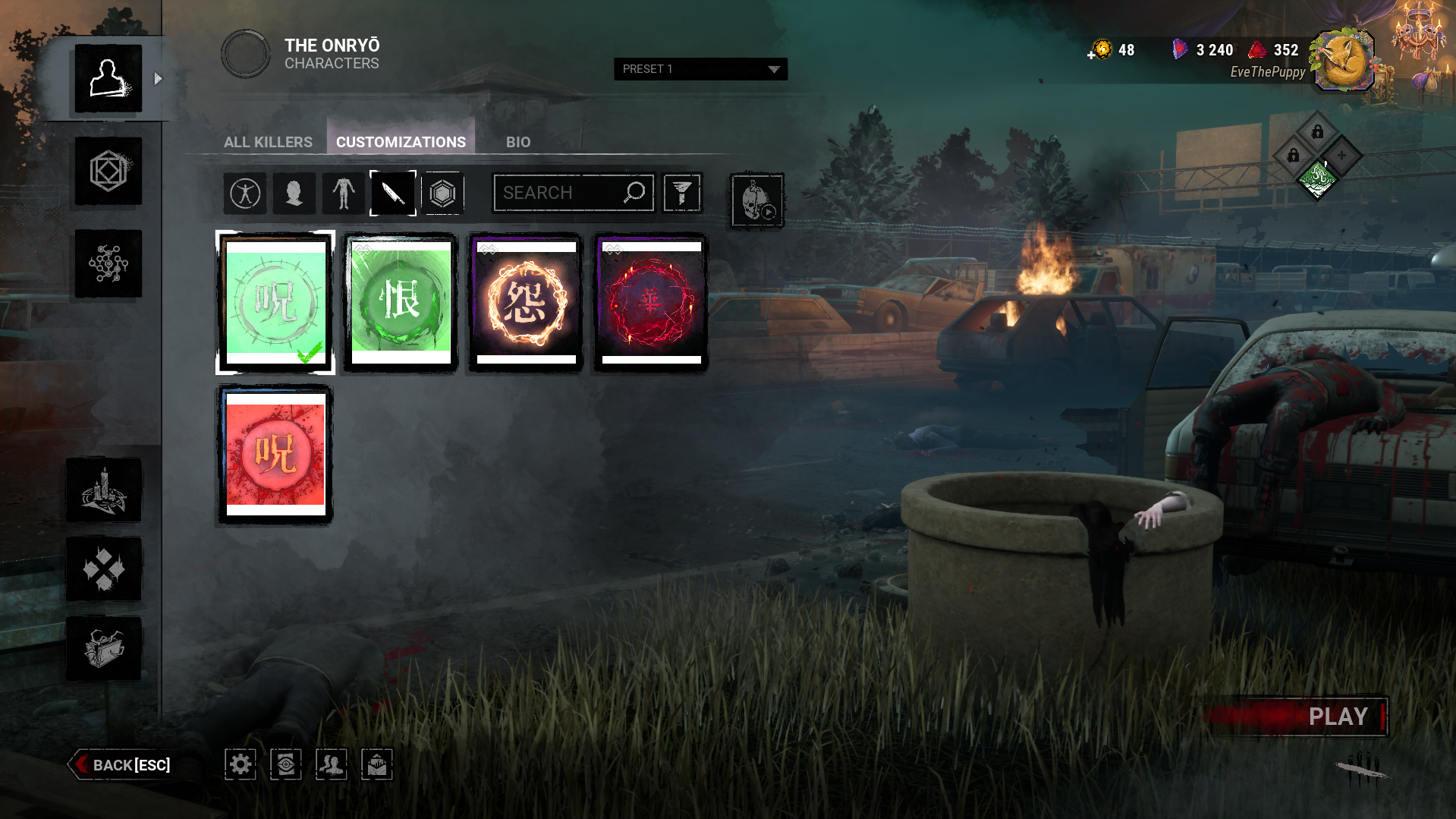Open the Settings gear icon at bottom
Screen dimensions: 1456x819
point(240,764)
